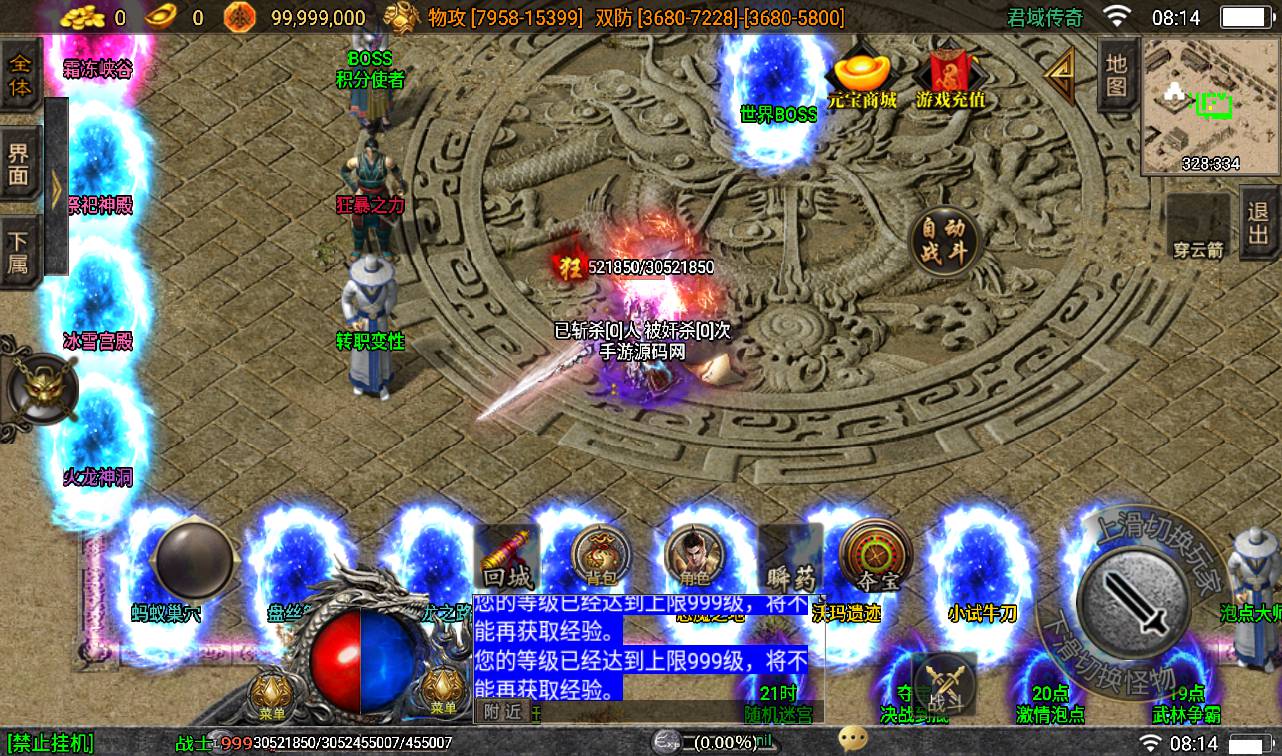This screenshot has height=756, width=1282.
Task: Tap the 退出 exit button
Action: point(1258,224)
